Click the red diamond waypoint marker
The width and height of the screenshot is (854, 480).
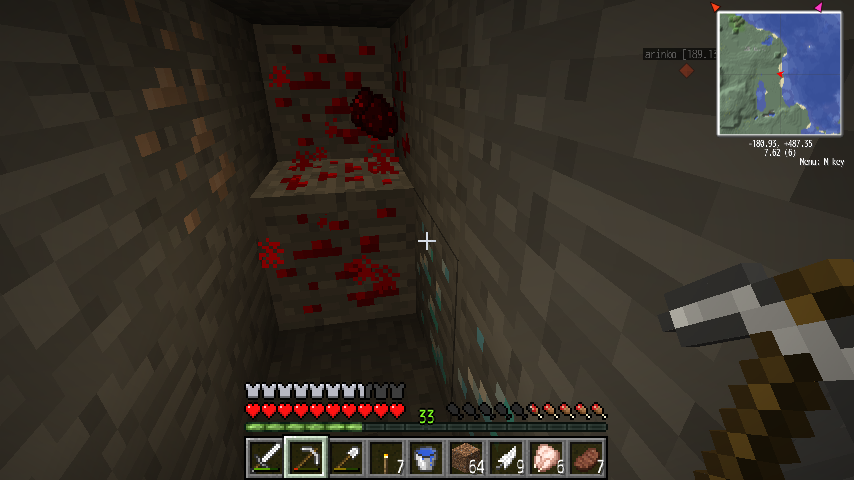point(686,71)
